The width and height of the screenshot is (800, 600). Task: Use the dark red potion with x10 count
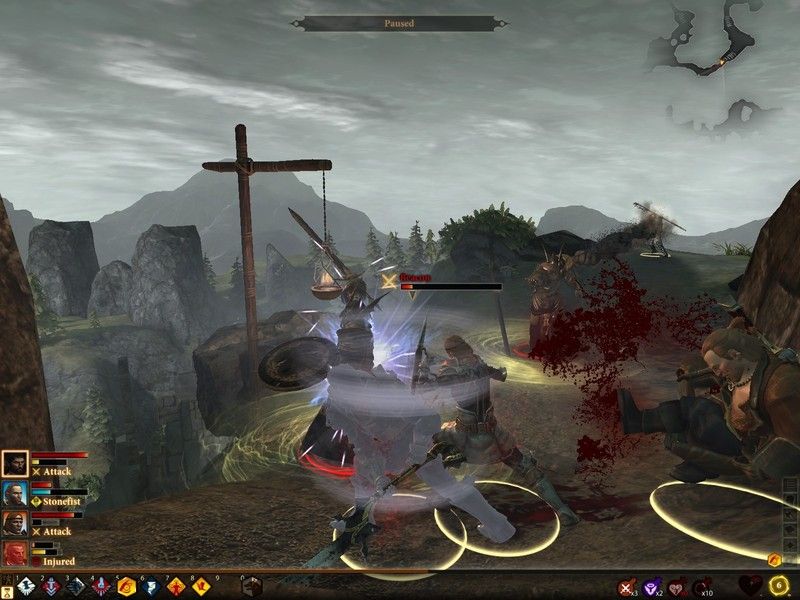pyautogui.click(x=701, y=587)
